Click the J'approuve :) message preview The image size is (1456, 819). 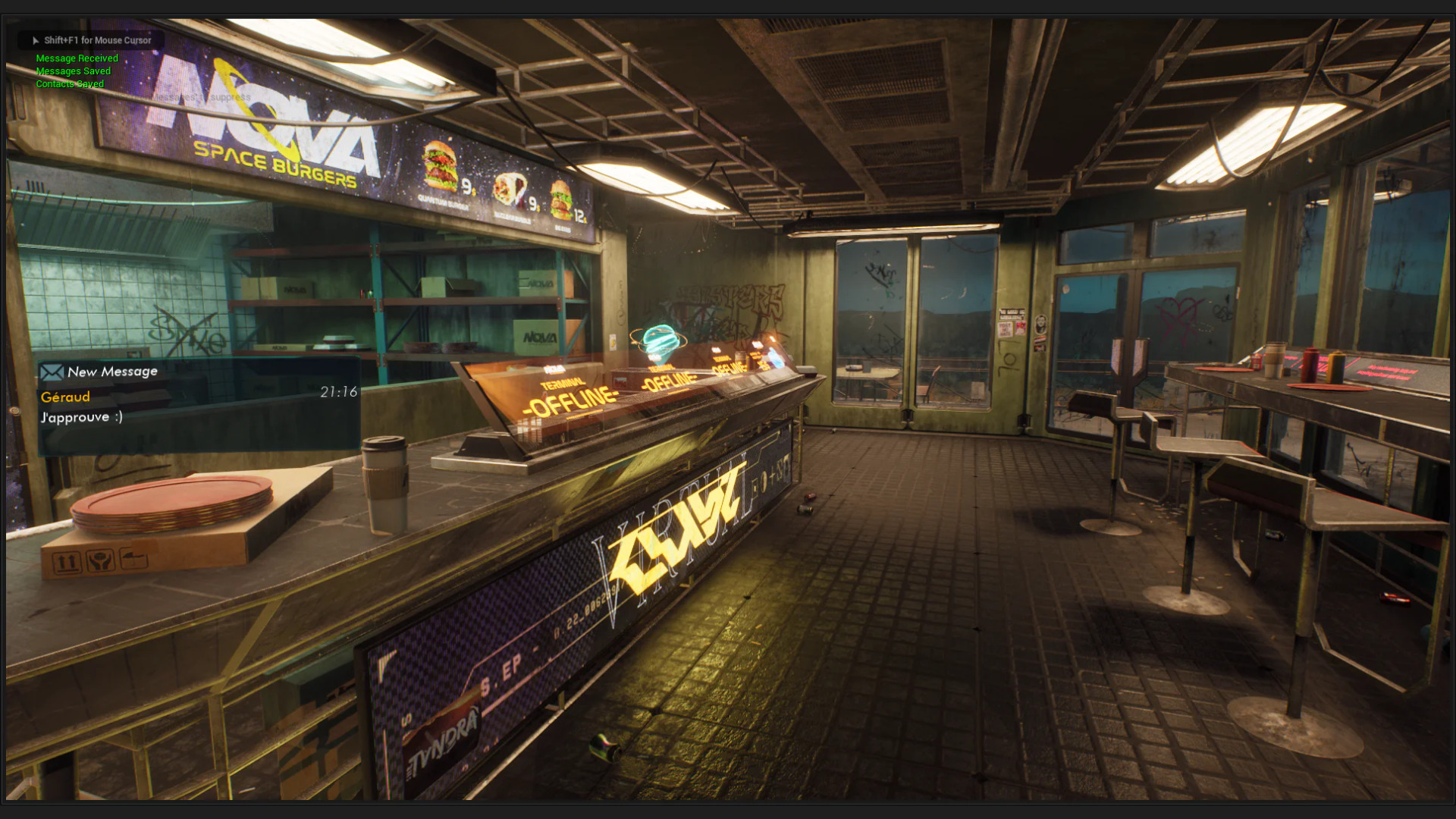(81, 416)
